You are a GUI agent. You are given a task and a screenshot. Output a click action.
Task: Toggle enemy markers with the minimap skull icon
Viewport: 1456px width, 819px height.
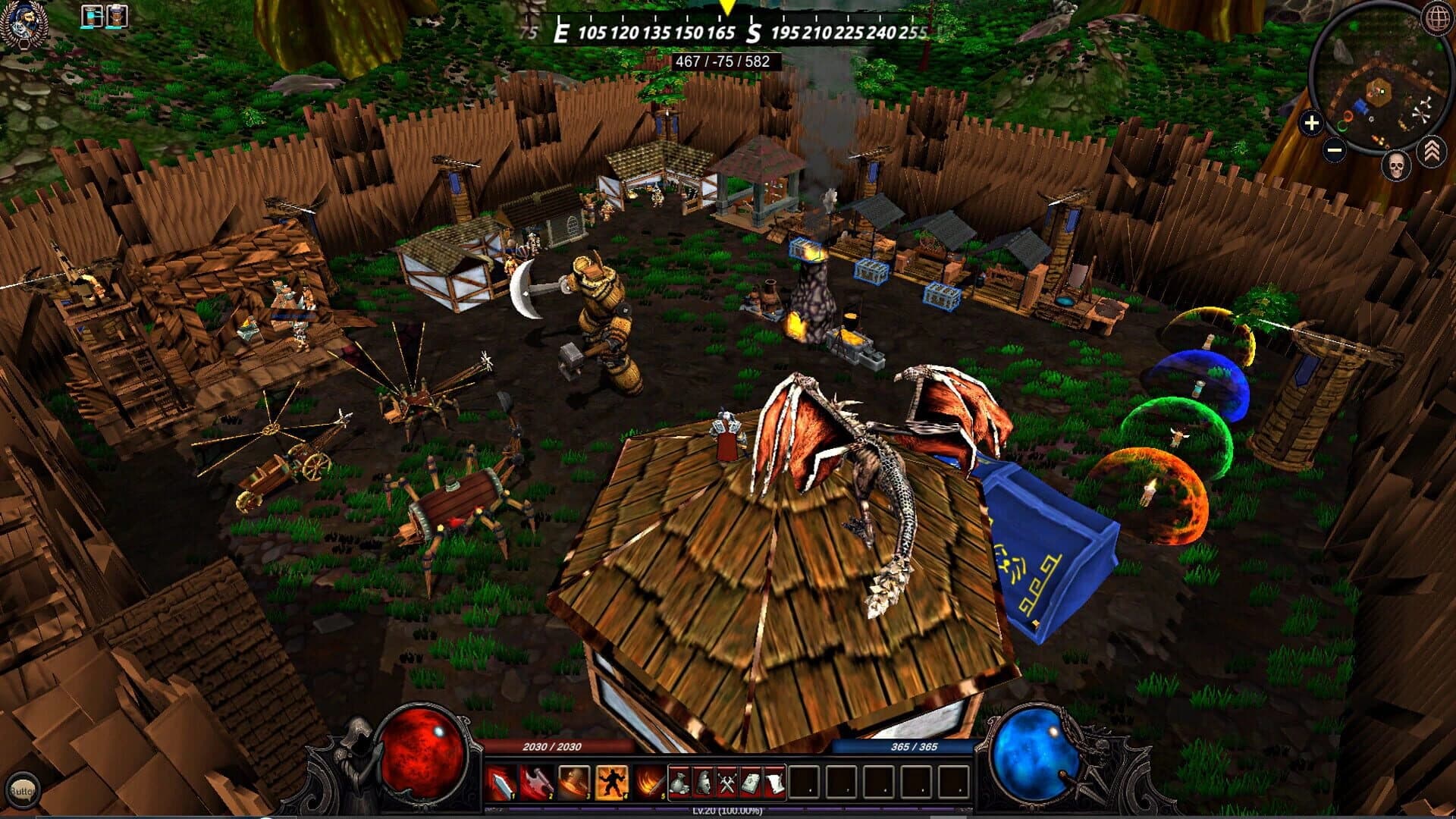[x=1397, y=165]
